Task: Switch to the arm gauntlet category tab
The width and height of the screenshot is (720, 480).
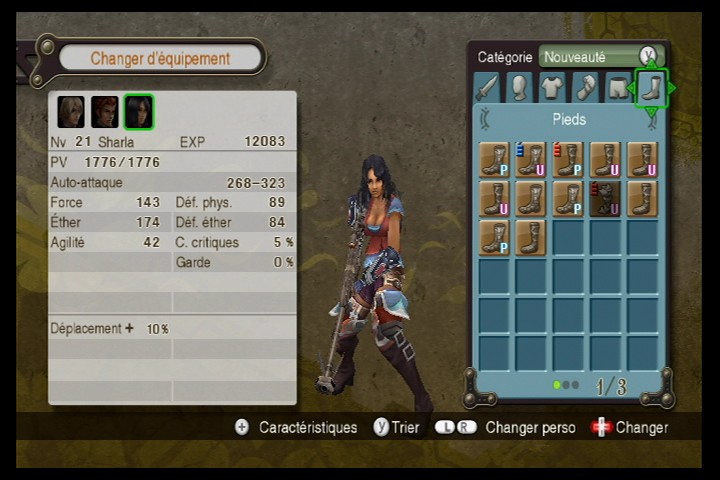Action: pyautogui.click(x=586, y=88)
